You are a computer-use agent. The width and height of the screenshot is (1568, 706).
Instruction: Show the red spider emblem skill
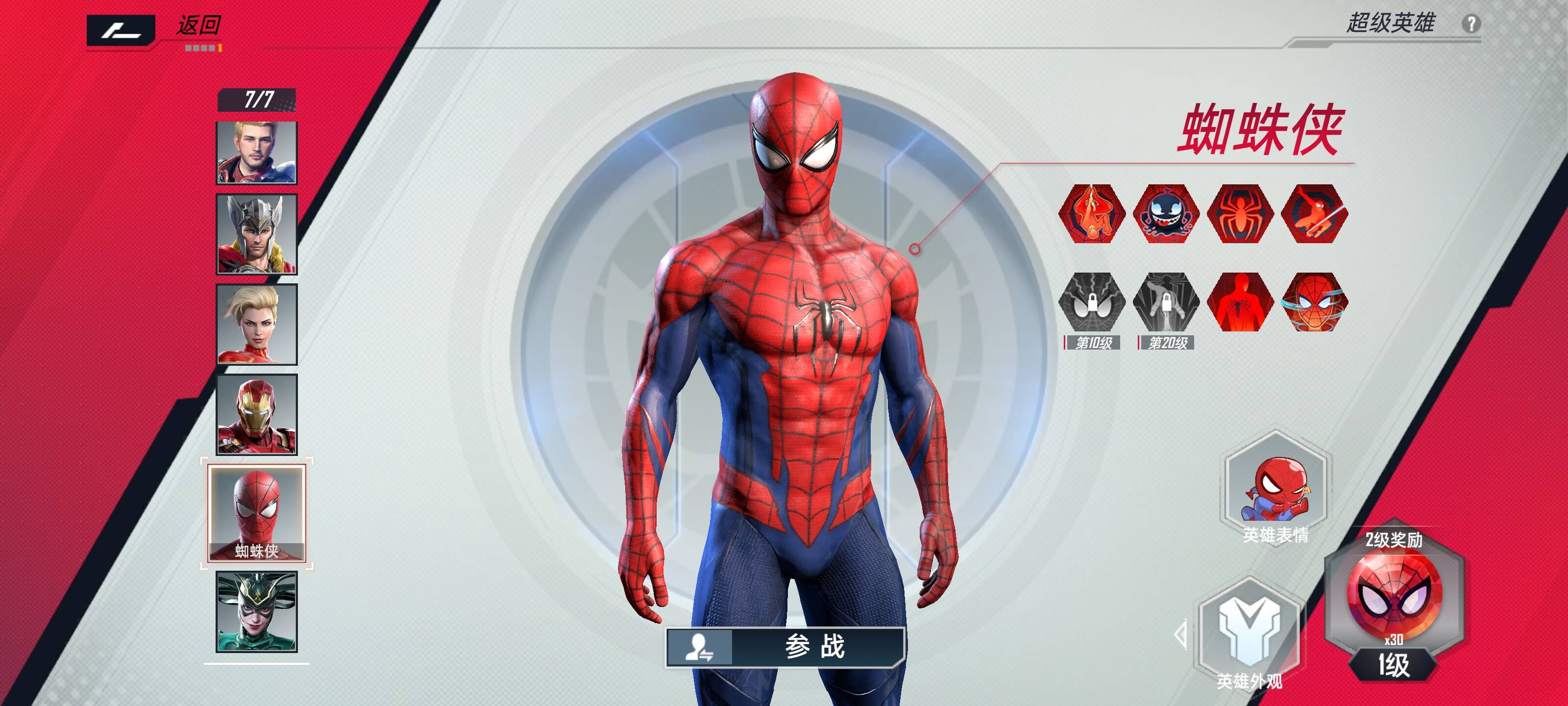point(1241,214)
